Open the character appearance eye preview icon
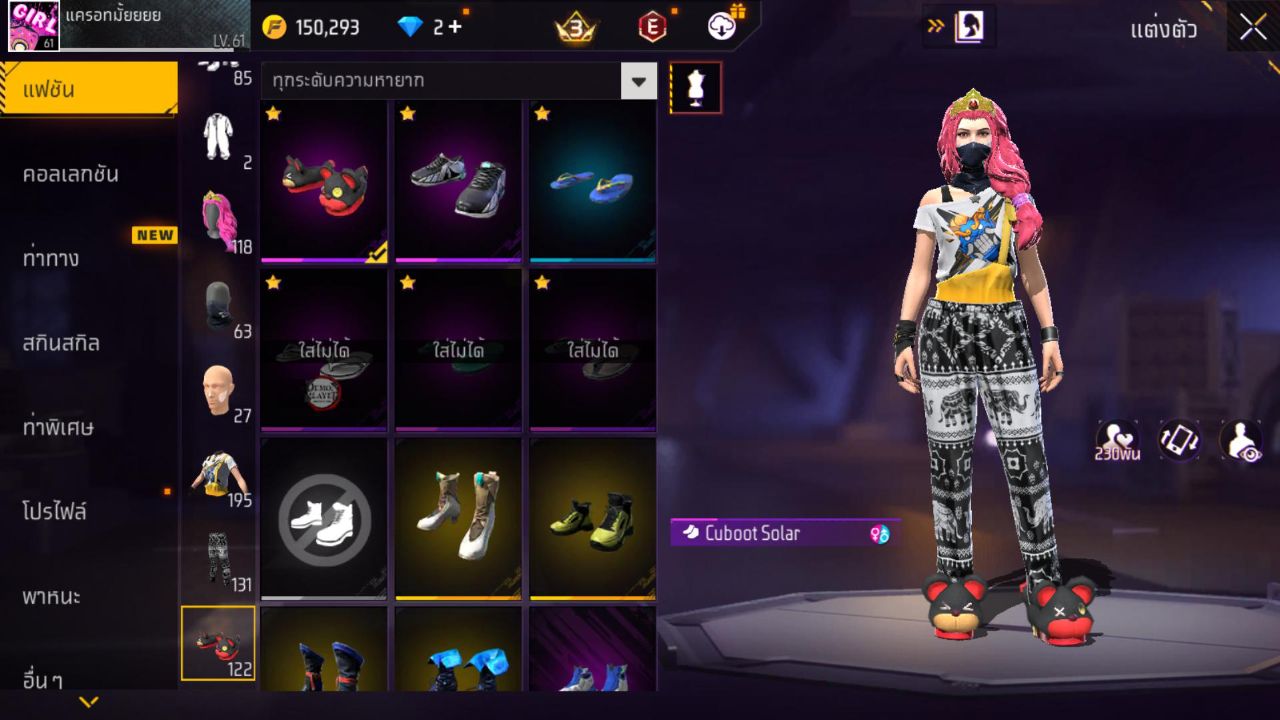This screenshot has height=720, width=1280. click(1240, 440)
